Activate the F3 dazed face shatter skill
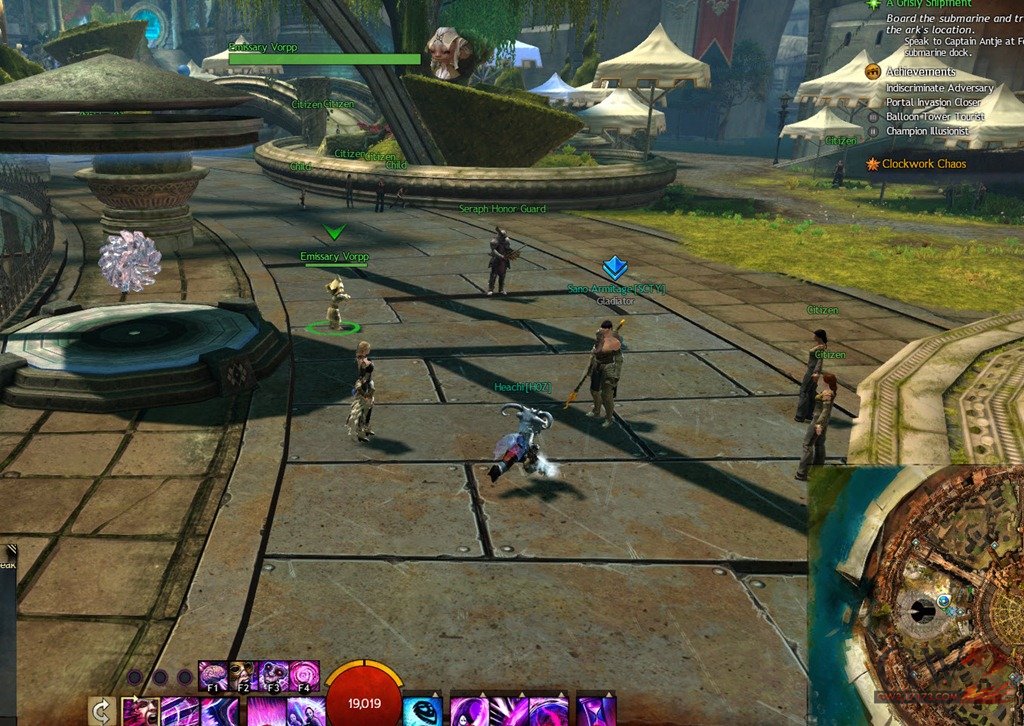Screen dimensions: 1024x726 pyautogui.click(x=274, y=675)
